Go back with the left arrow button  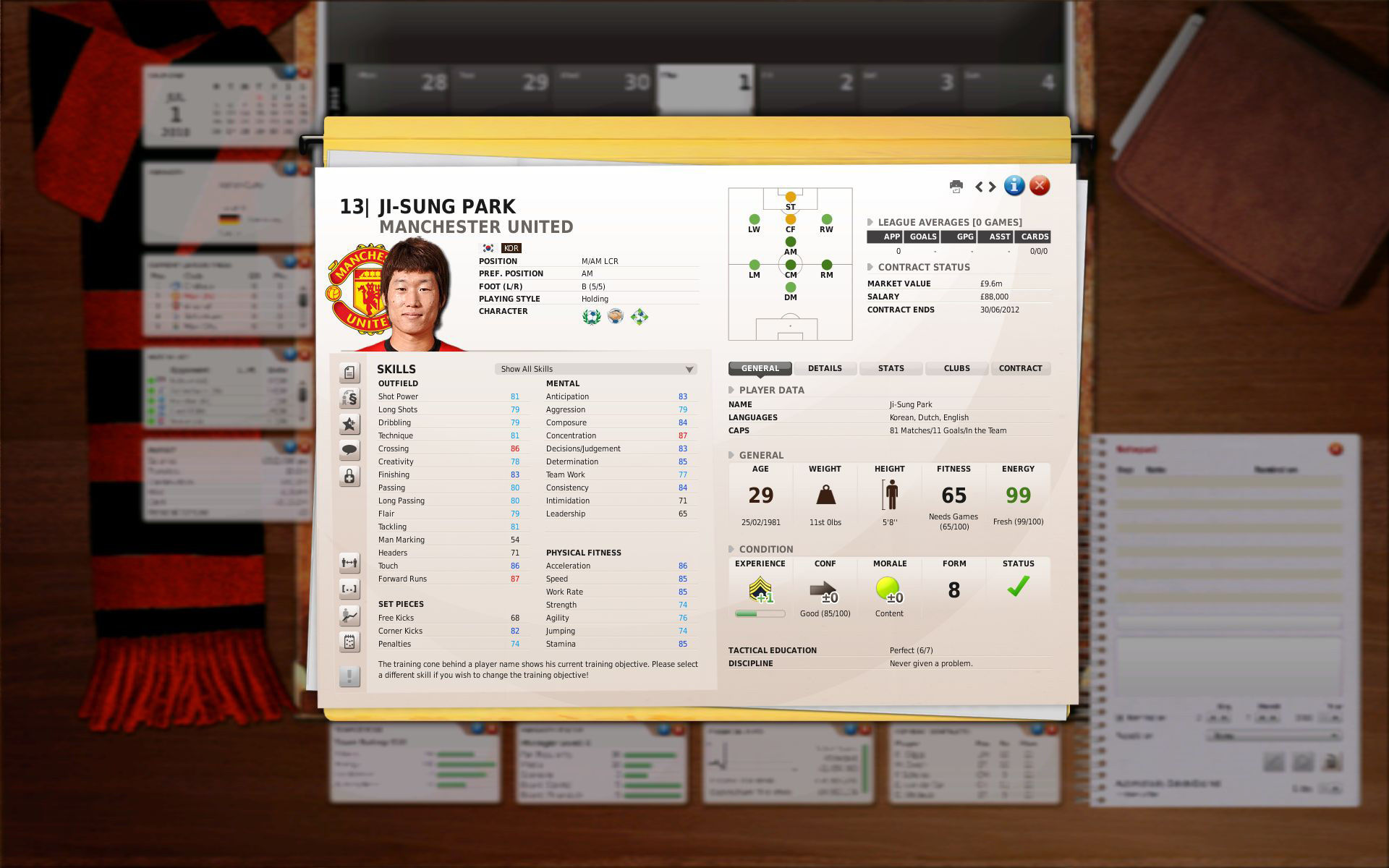click(978, 186)
